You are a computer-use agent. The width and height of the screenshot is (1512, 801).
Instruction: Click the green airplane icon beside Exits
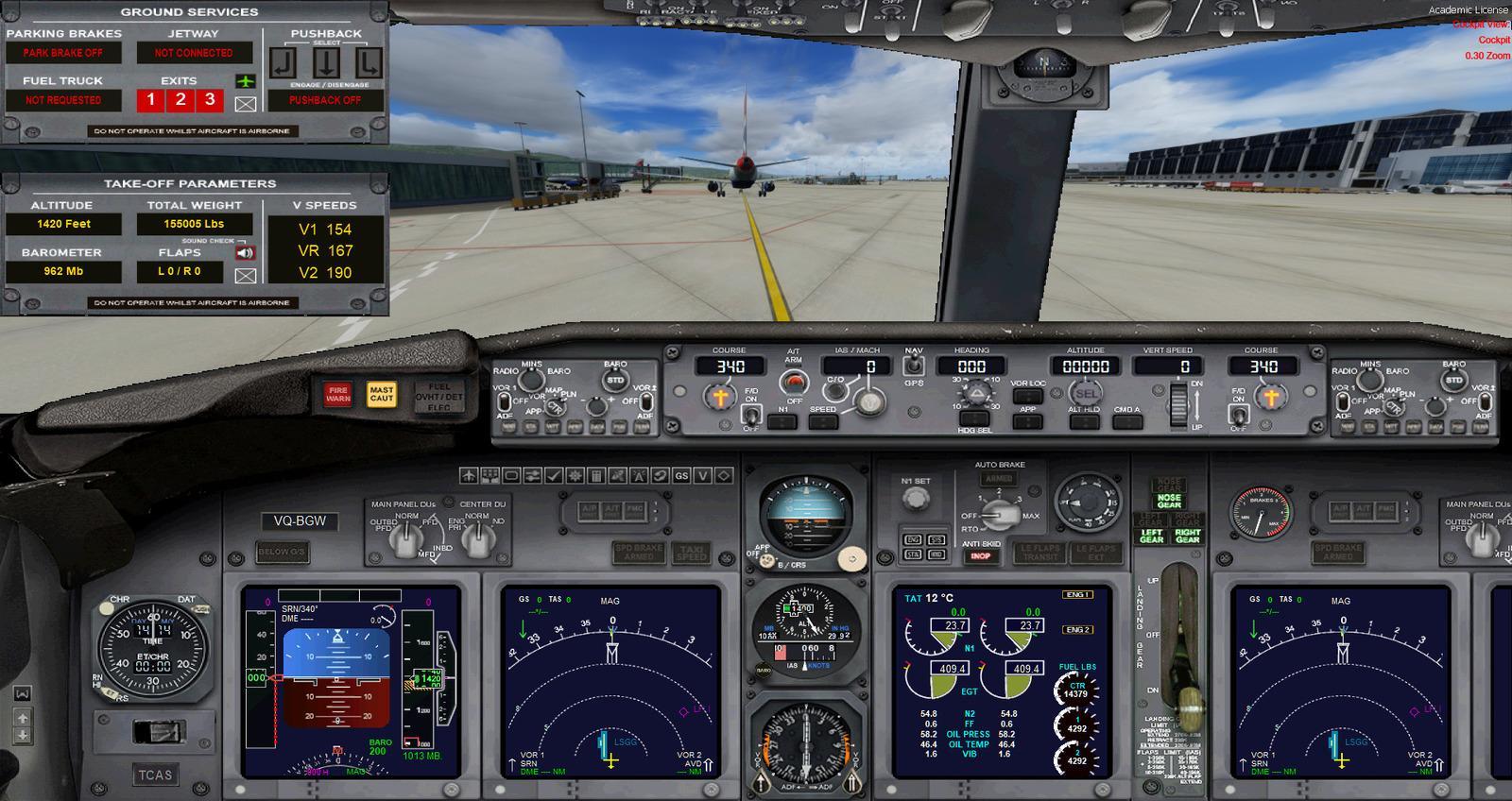pyautogui.click(x=246, y=82)
